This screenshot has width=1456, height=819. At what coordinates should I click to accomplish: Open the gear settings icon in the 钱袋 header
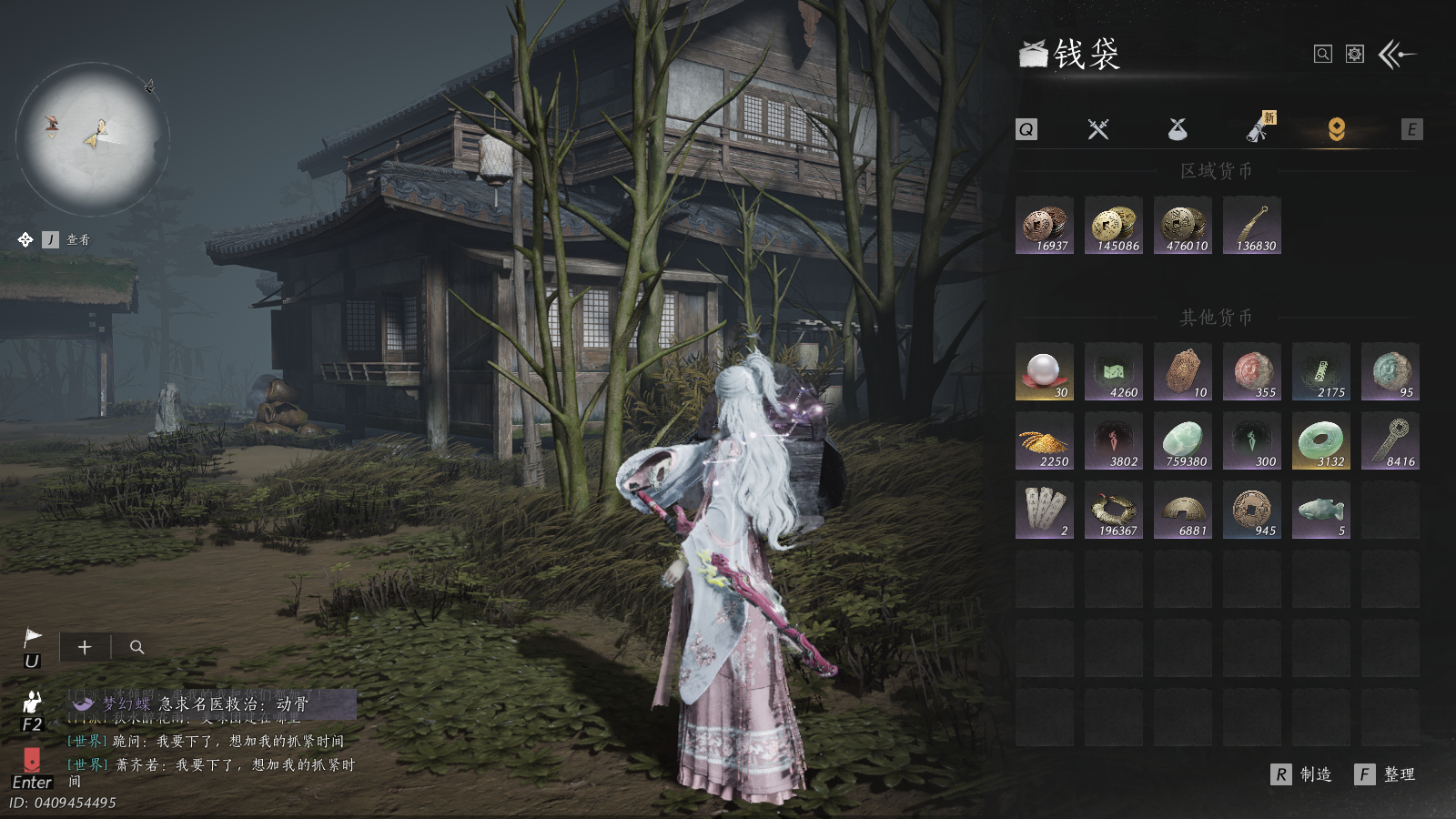pyautogui.click(x=1355, y=55)
